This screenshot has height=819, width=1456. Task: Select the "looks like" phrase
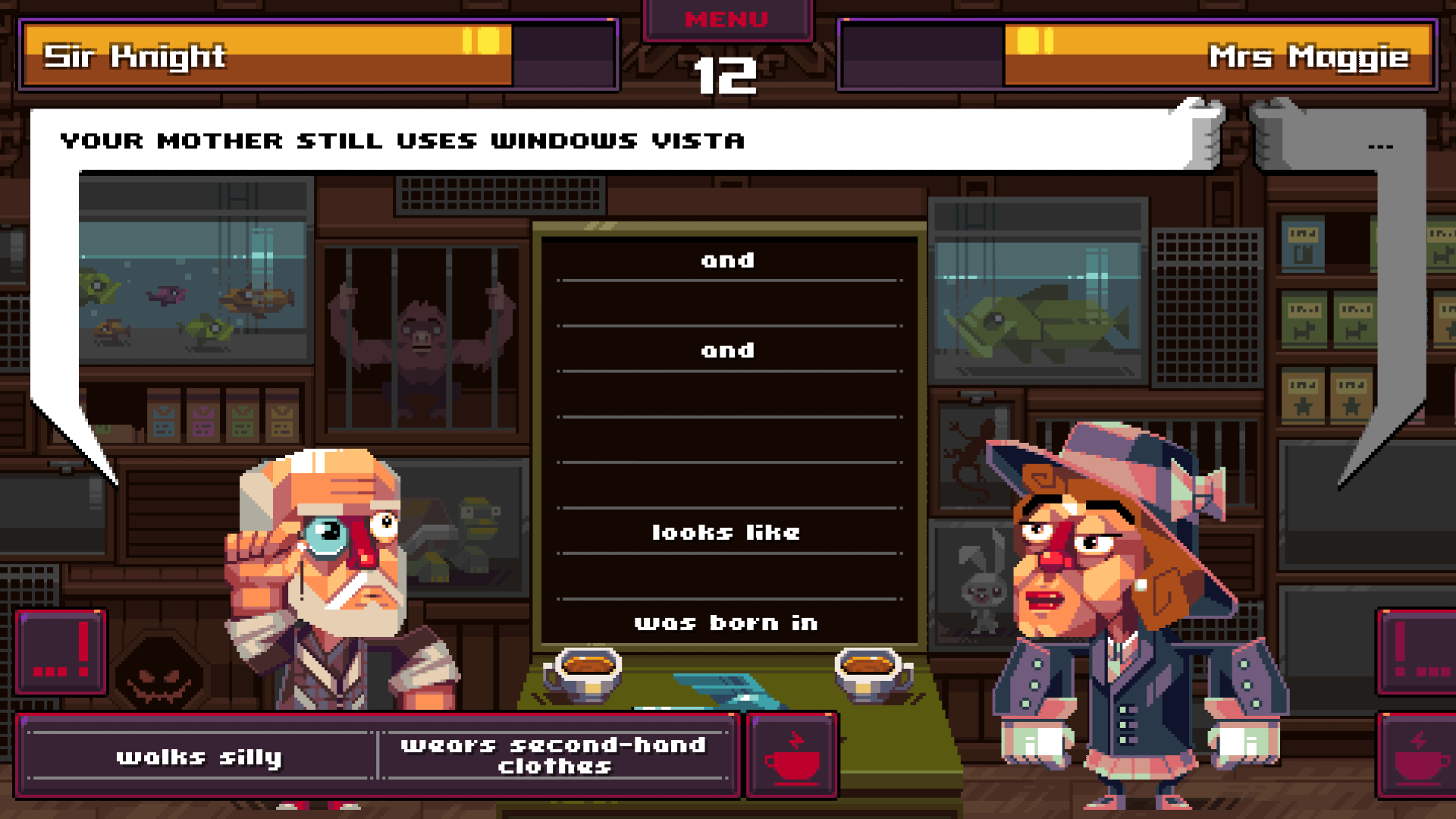(726, 532)
